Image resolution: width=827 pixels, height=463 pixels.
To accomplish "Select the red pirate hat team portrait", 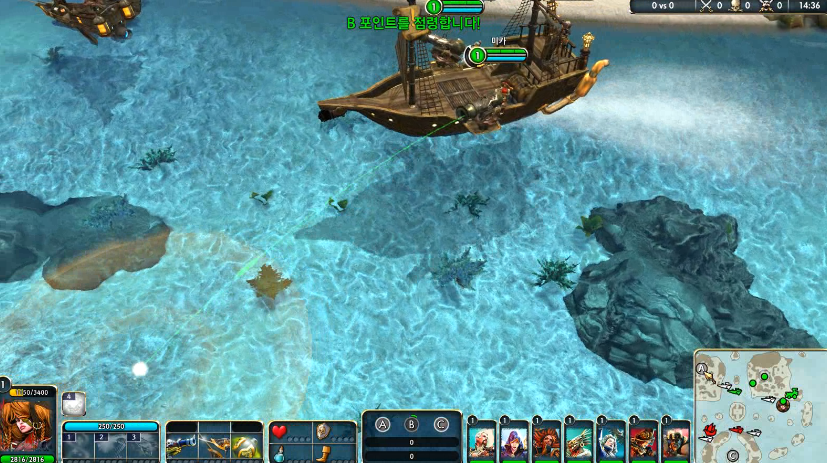I will (644, 441).
